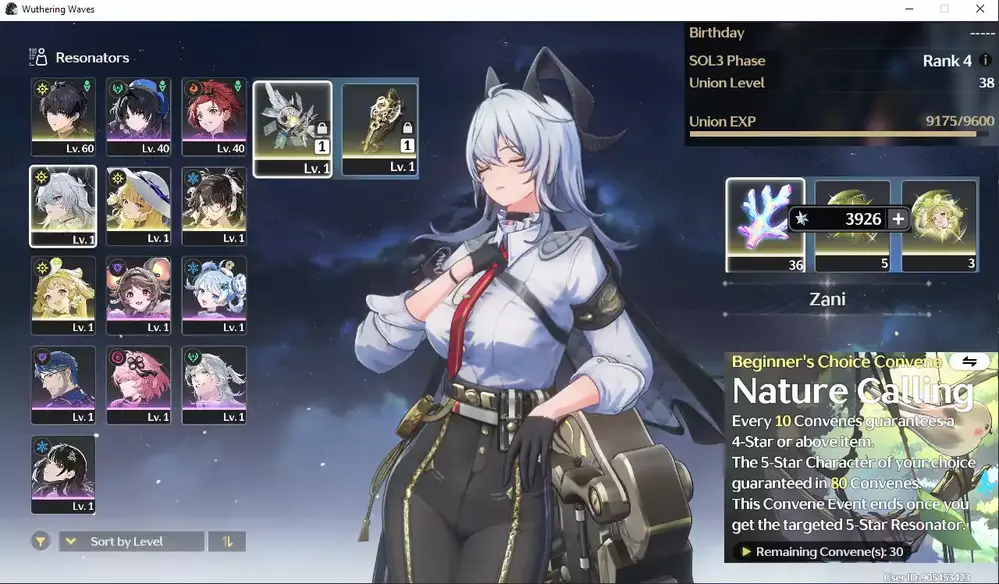Choose the Lv. 40 resonator wearing a blue beret

pos(139,115)
